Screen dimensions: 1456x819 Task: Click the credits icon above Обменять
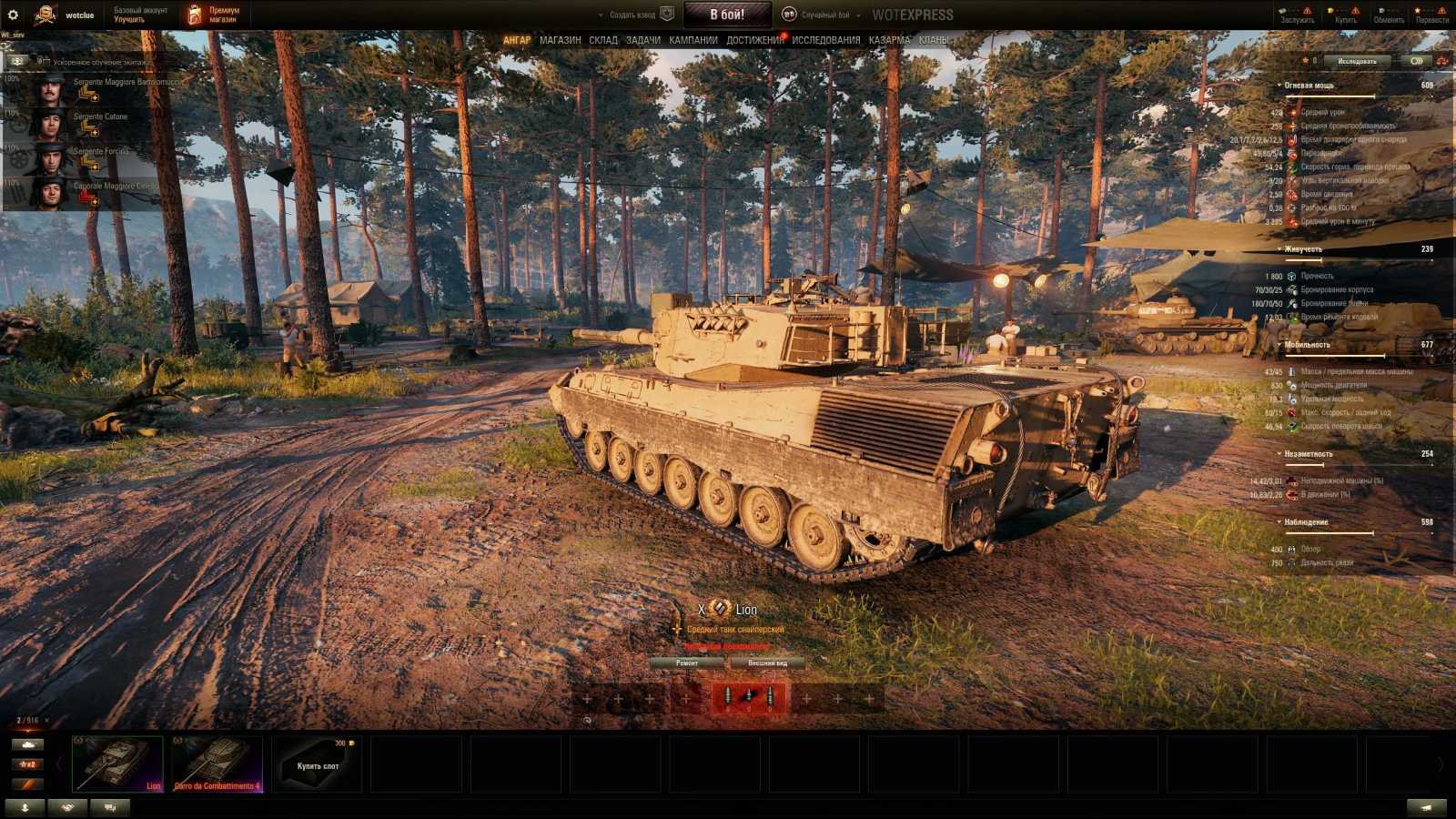(1380, 11)
